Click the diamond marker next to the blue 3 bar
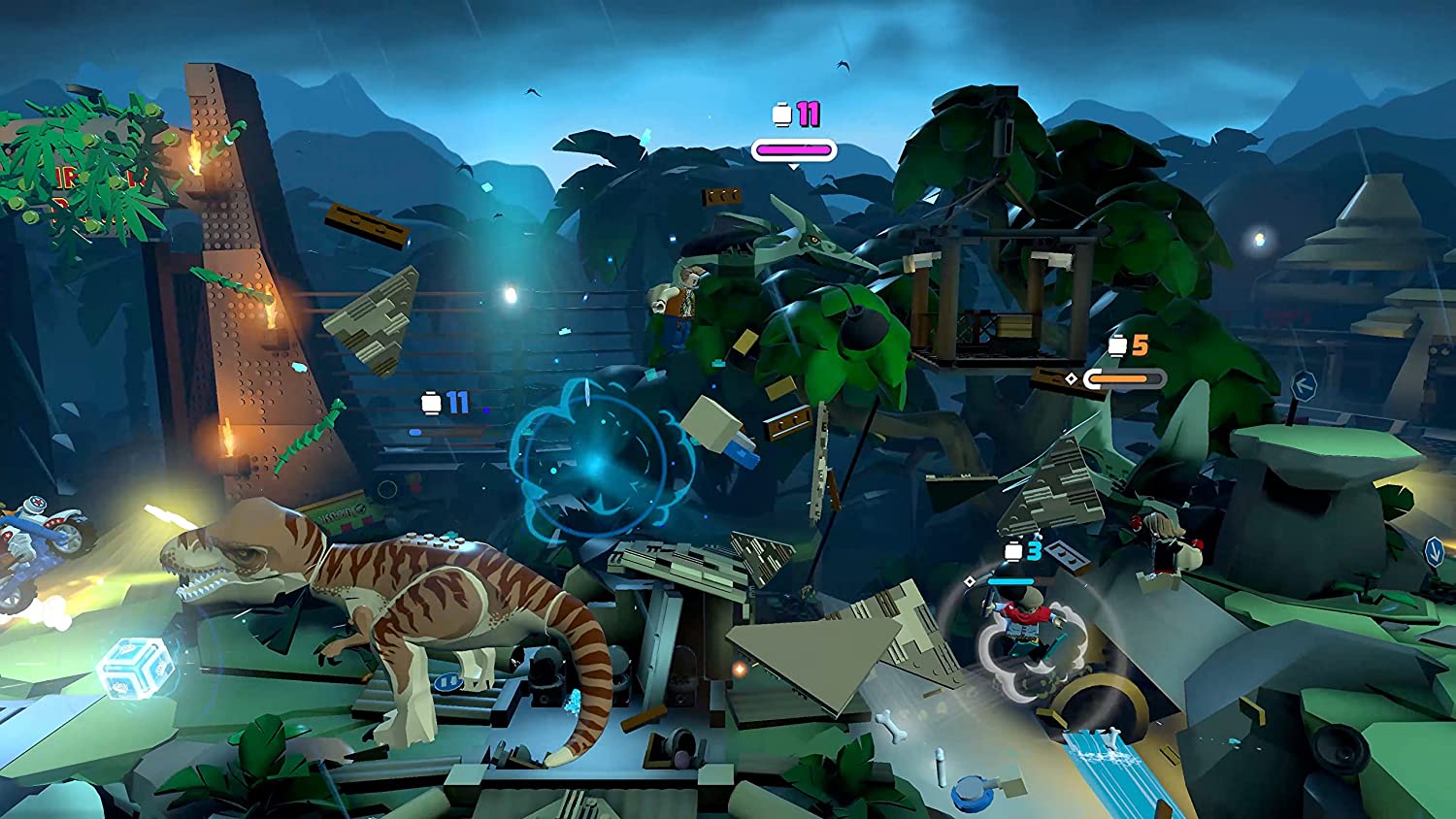The height and width of the screenshot is (819, 1456). (x=970, y=581)
